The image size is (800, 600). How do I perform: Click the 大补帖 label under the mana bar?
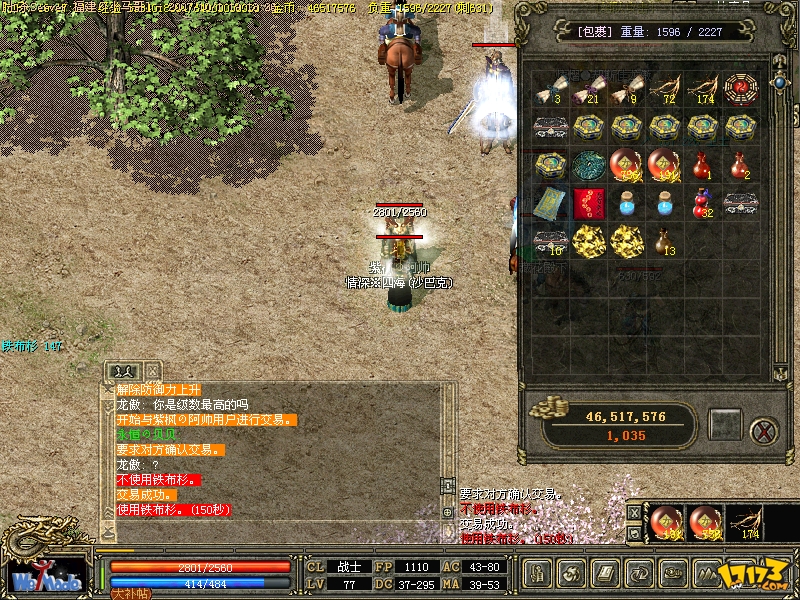pyautogui.click(x=130, y=593)
